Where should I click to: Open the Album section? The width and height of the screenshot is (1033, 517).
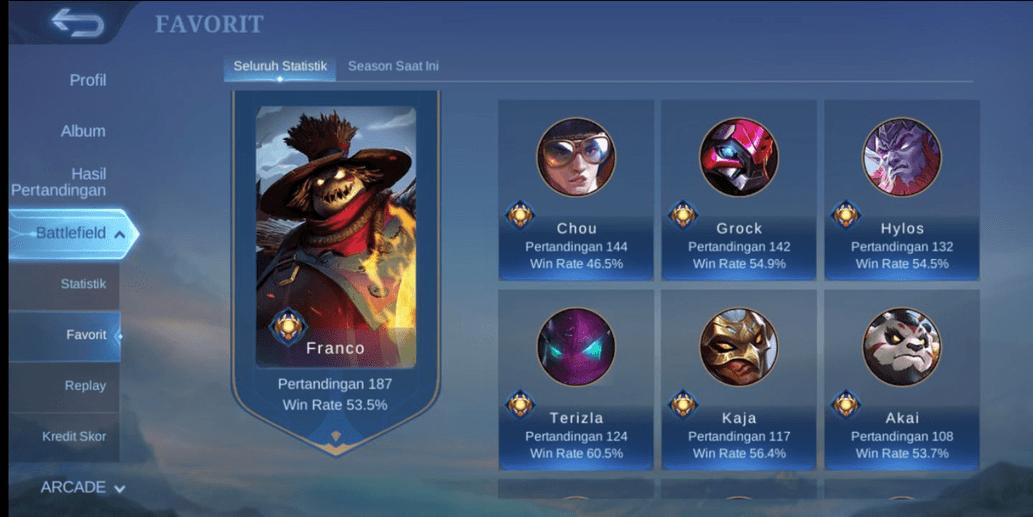83,131
